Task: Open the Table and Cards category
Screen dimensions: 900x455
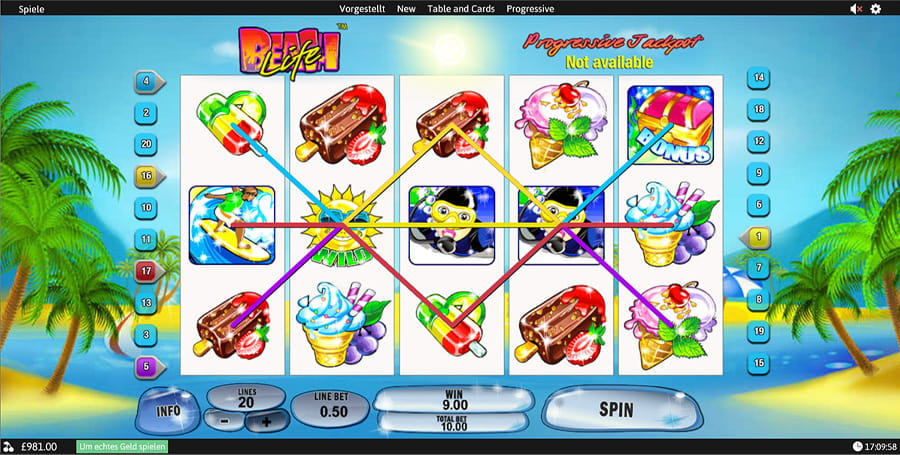Action: (461, 9)
